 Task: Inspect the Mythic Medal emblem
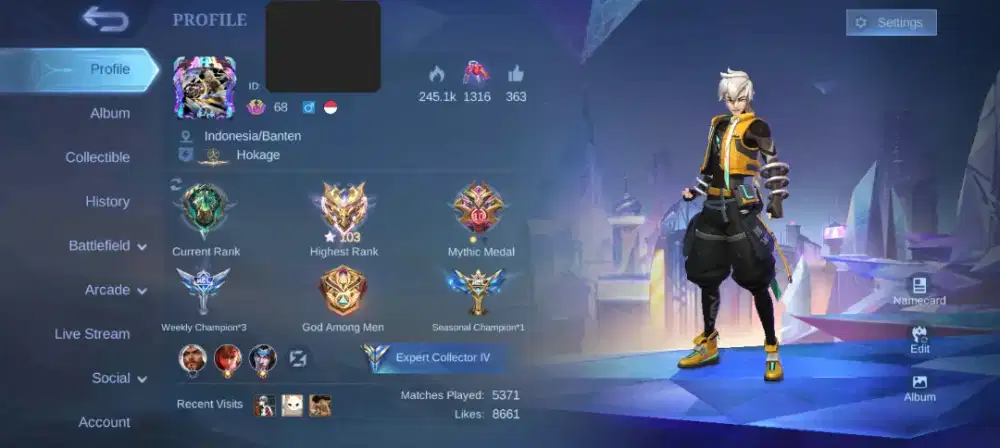tap(479, 209)
